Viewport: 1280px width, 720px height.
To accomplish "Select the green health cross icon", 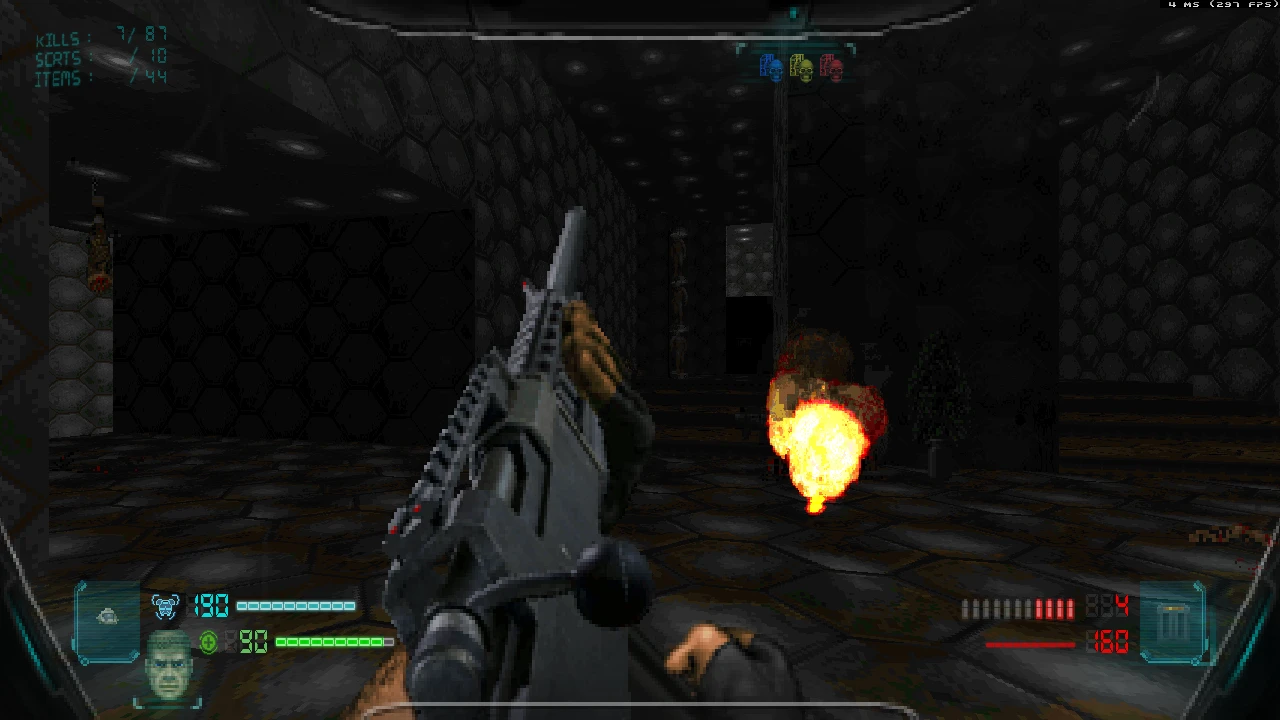I will coord(208,642).
